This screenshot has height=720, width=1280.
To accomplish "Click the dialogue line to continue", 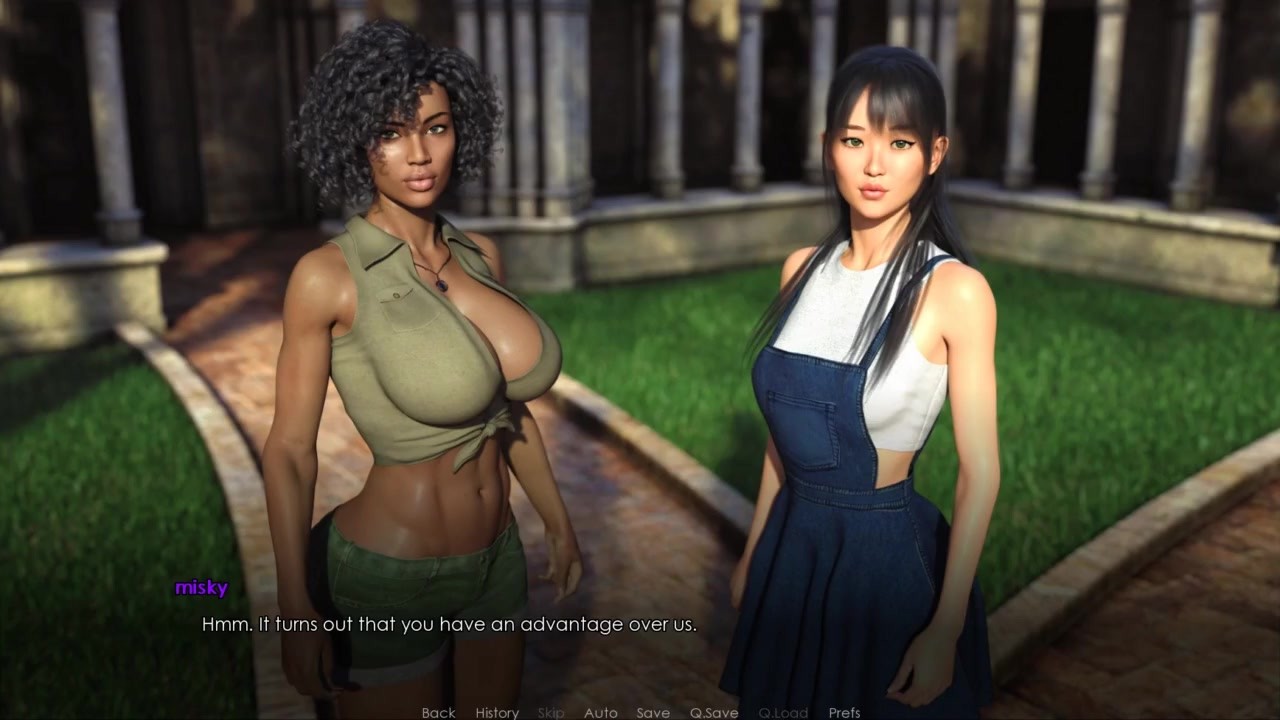I will coord(449,625).
